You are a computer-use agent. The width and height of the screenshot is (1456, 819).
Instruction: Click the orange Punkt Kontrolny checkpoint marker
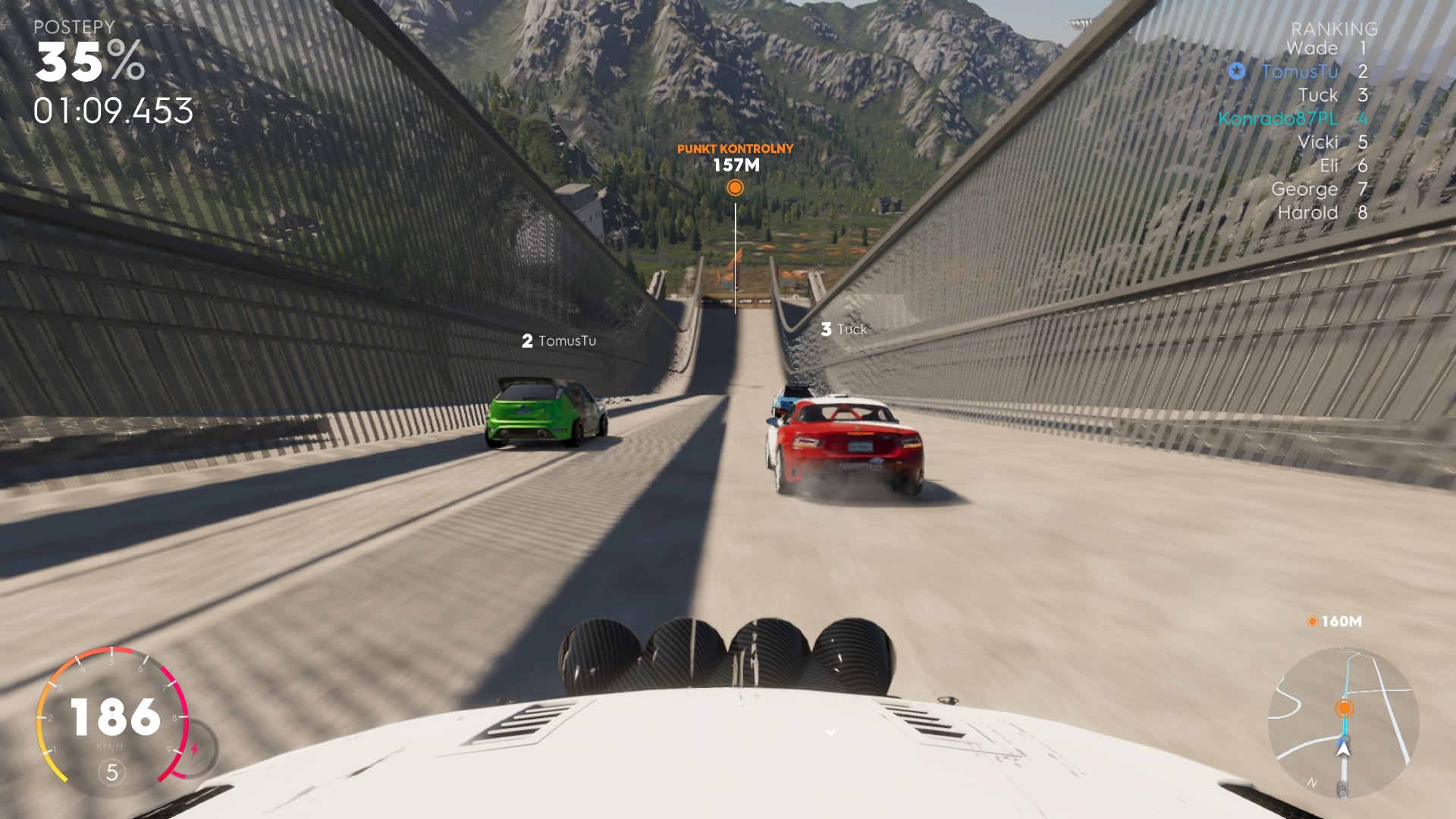735,187
